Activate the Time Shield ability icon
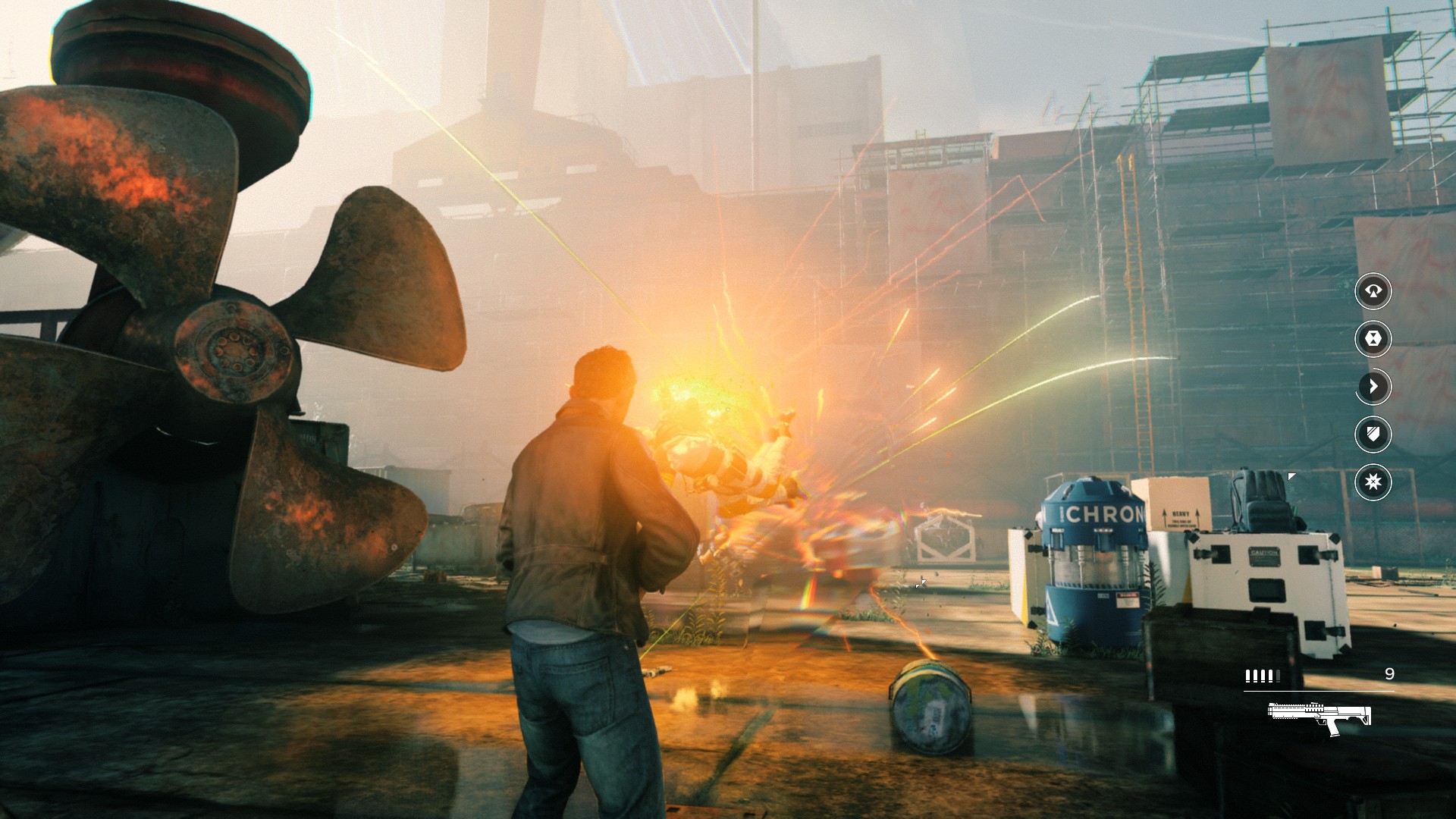The width and height of the screenshot is (1456, 819). click(1373, 434)
